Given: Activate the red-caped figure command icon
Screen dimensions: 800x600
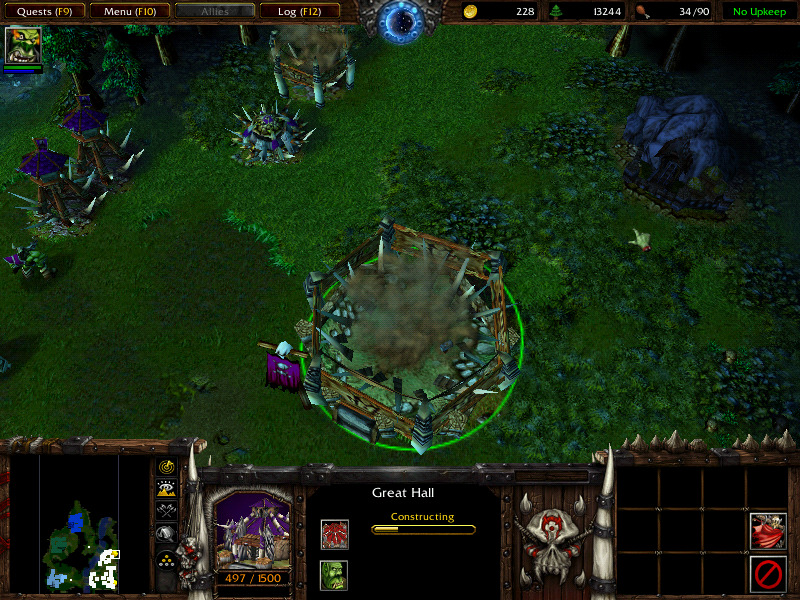Looking at the screenshot, I should (767, 531).
